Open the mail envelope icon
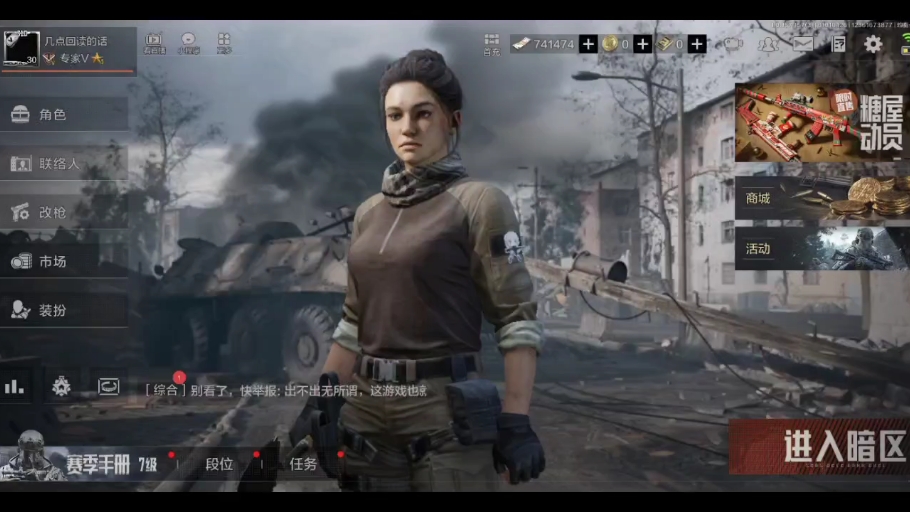910x512 pixels. point(803,44)
